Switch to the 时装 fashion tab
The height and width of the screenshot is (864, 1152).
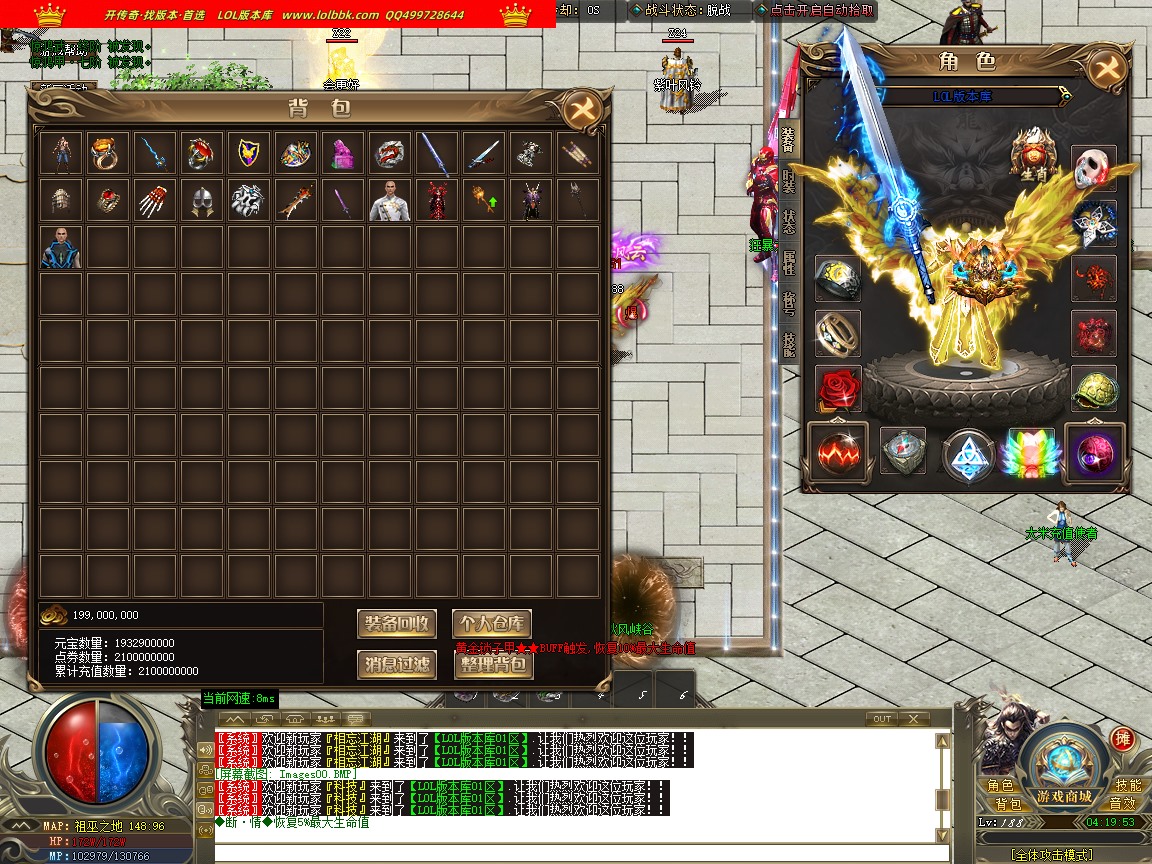789,181
